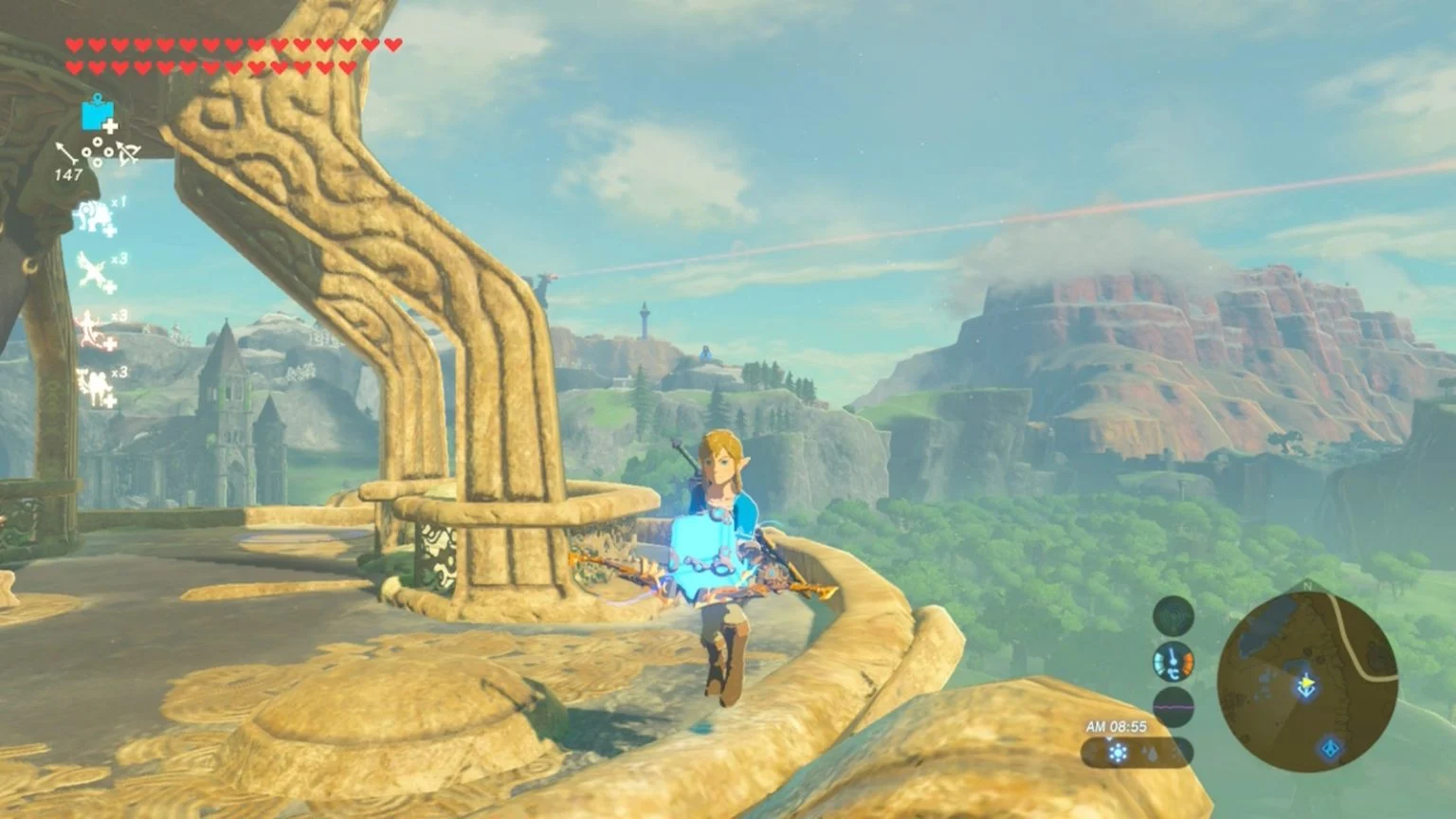Click the Sheikah Sensor radar icon
Screen dimensions: 1456x819
pos(1173,616)
